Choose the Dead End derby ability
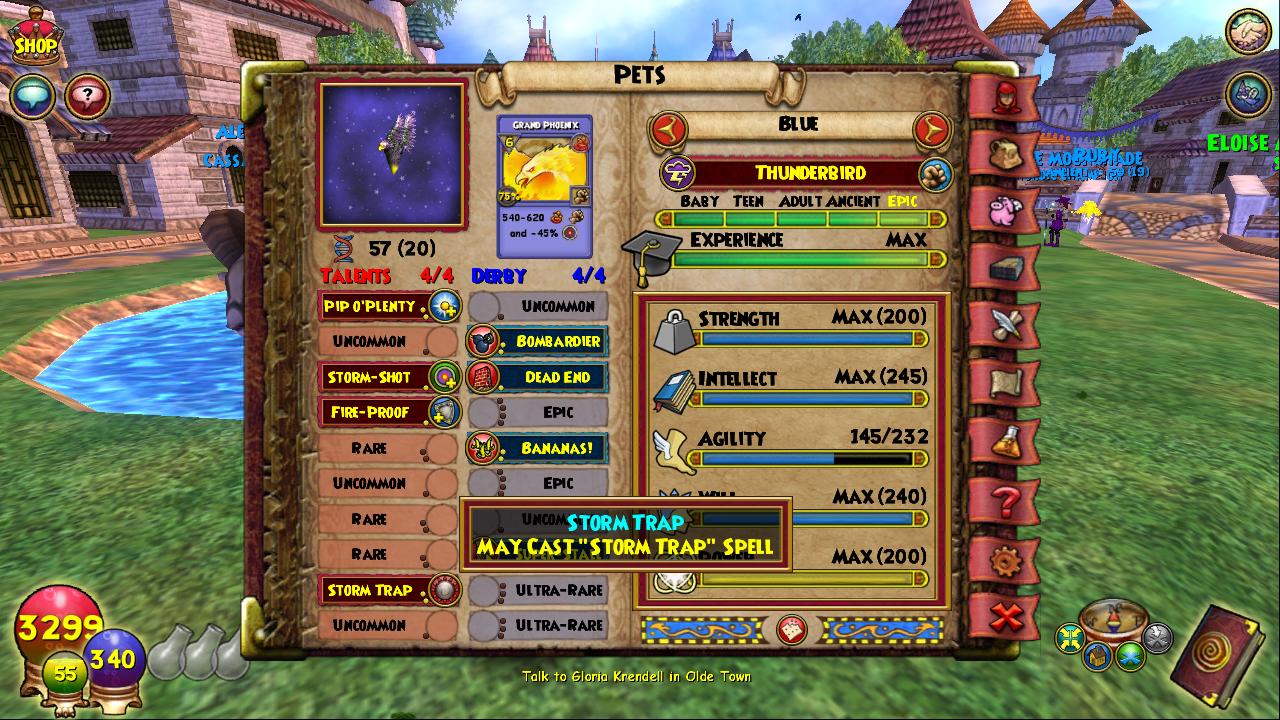 [x=538, y=377]
